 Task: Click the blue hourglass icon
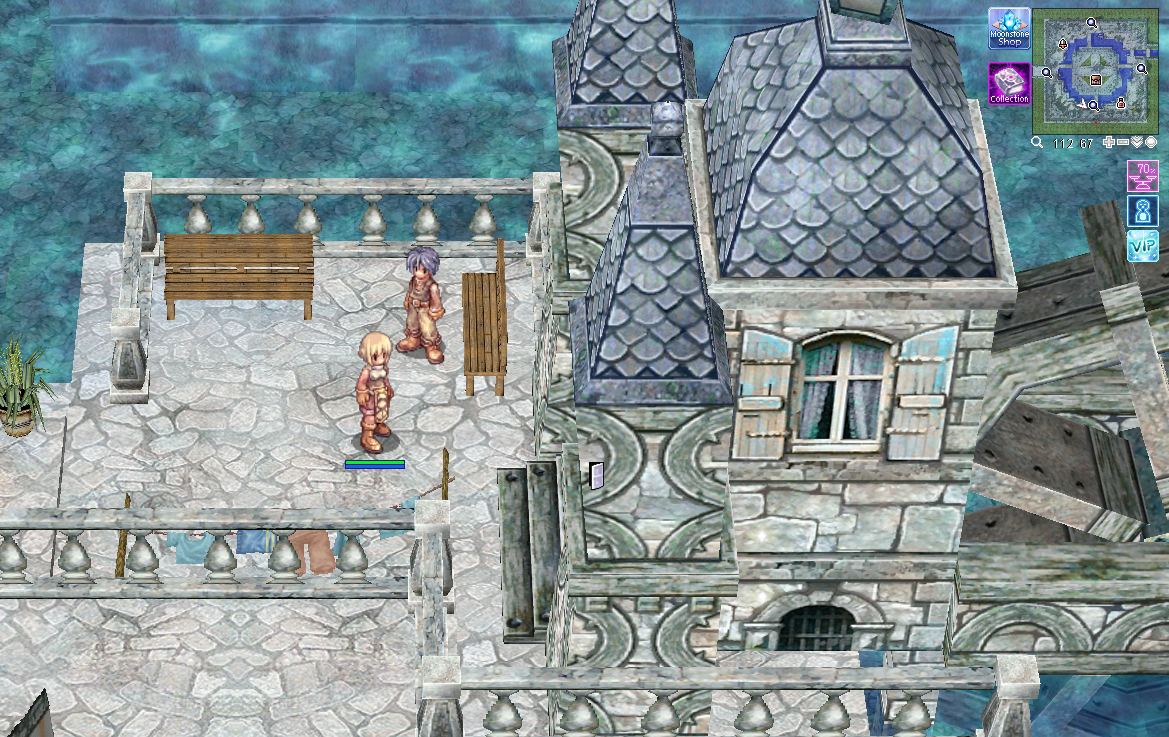[1142, 210]
